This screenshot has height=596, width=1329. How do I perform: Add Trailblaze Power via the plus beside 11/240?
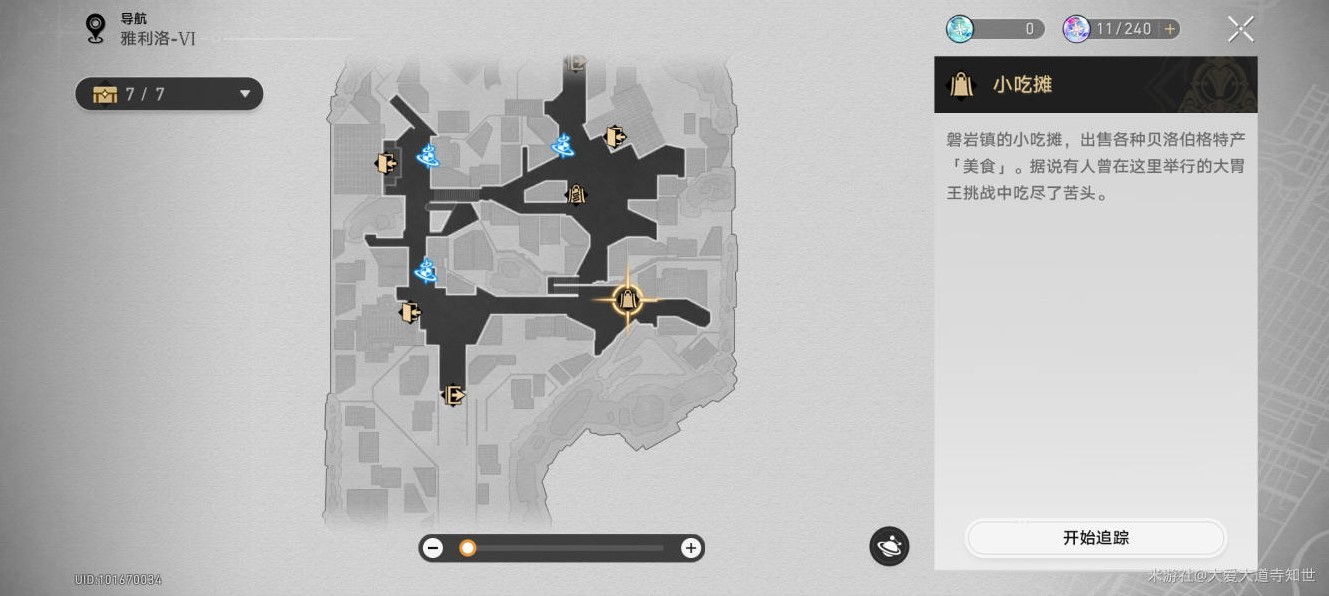point(1169,29)
